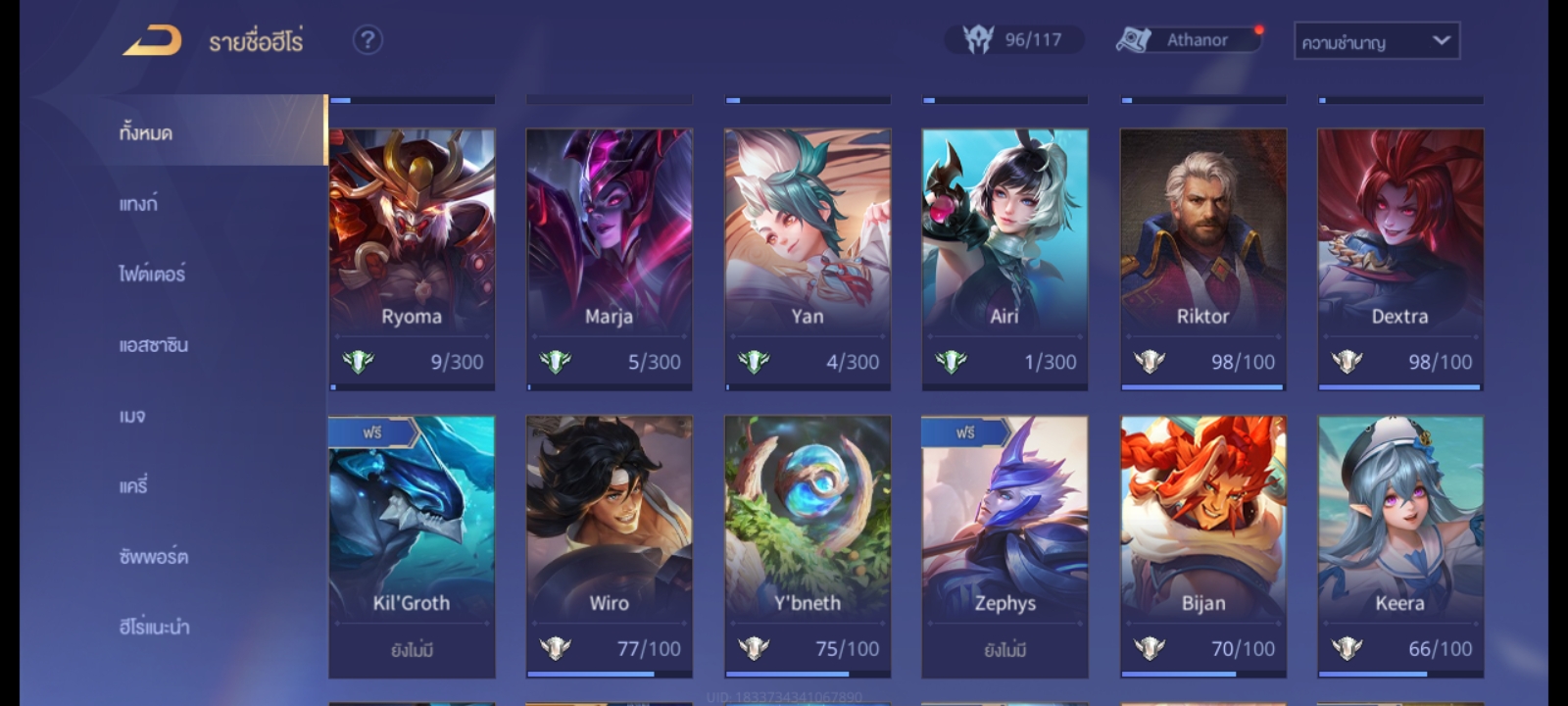Open the ซัพพอร์ต category tab
The image size is (1568, 706).
pos(153,557)
